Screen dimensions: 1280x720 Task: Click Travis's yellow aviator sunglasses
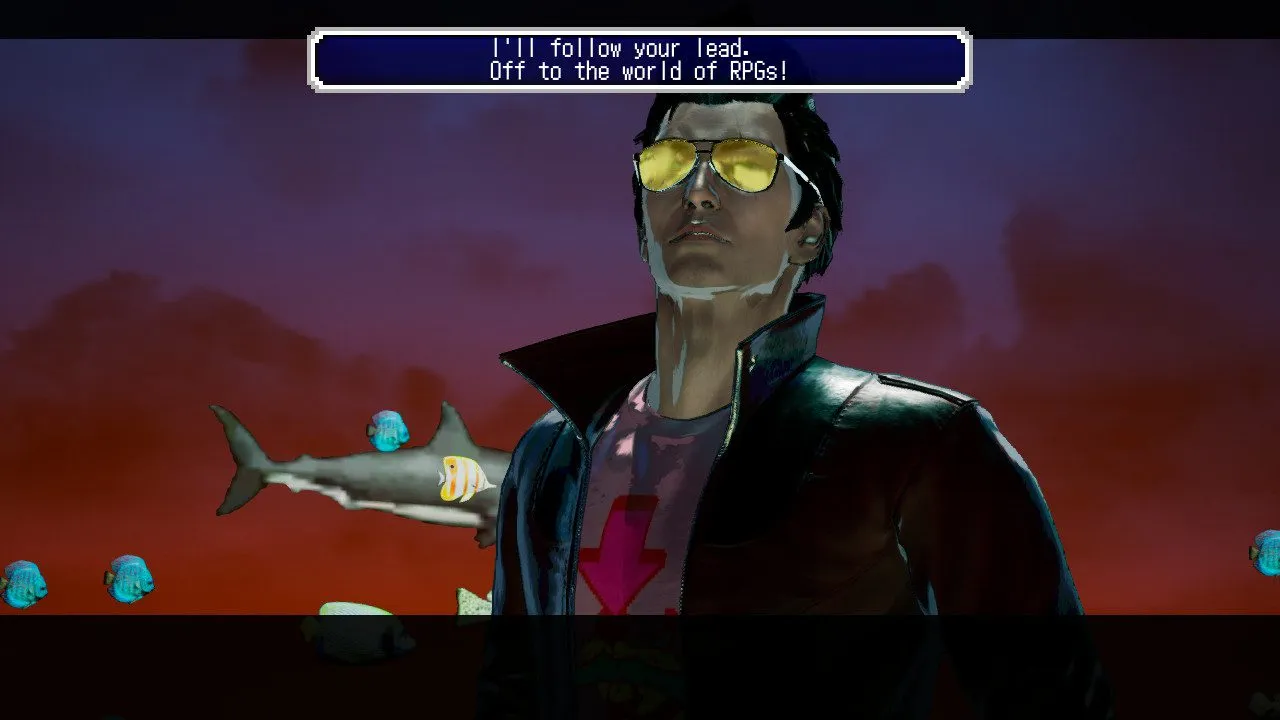tap(710, 168)
